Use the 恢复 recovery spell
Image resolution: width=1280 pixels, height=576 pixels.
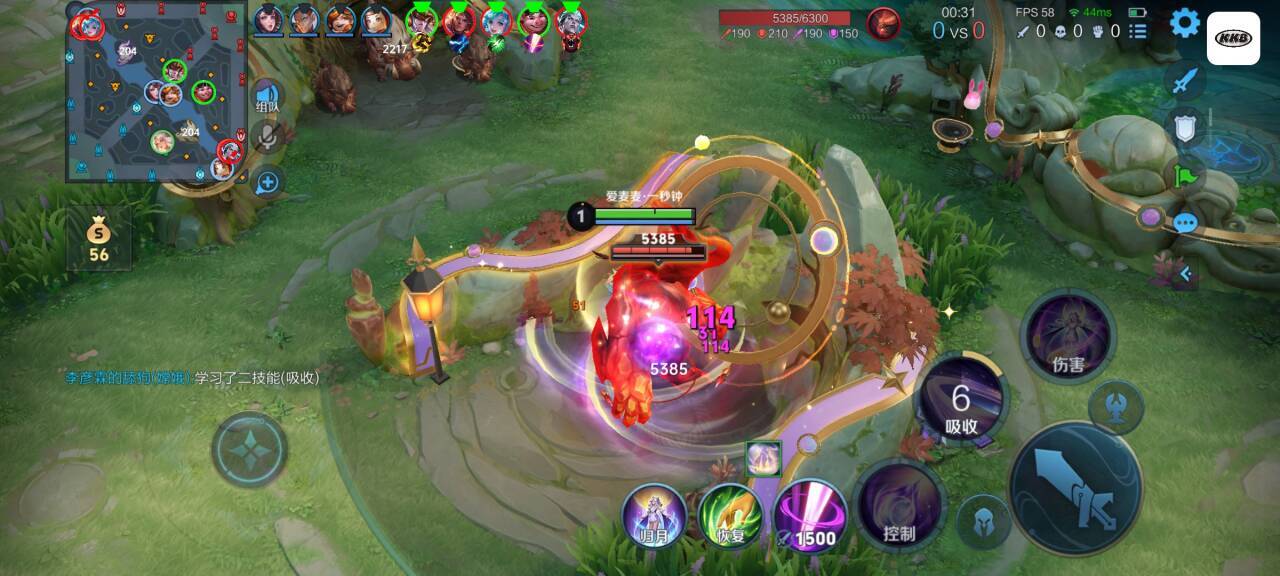point(730,516)
